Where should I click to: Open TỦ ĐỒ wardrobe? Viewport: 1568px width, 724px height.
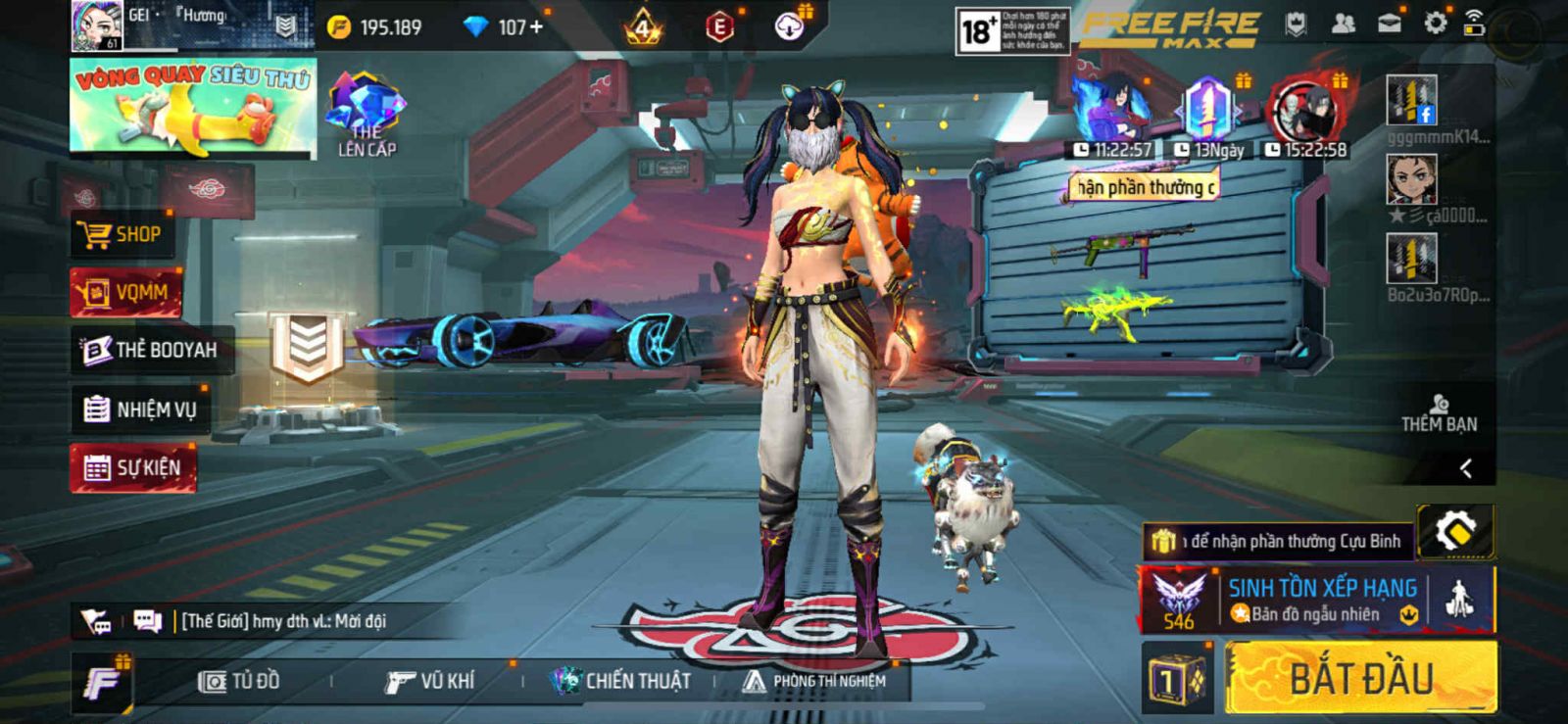point(240,681)
